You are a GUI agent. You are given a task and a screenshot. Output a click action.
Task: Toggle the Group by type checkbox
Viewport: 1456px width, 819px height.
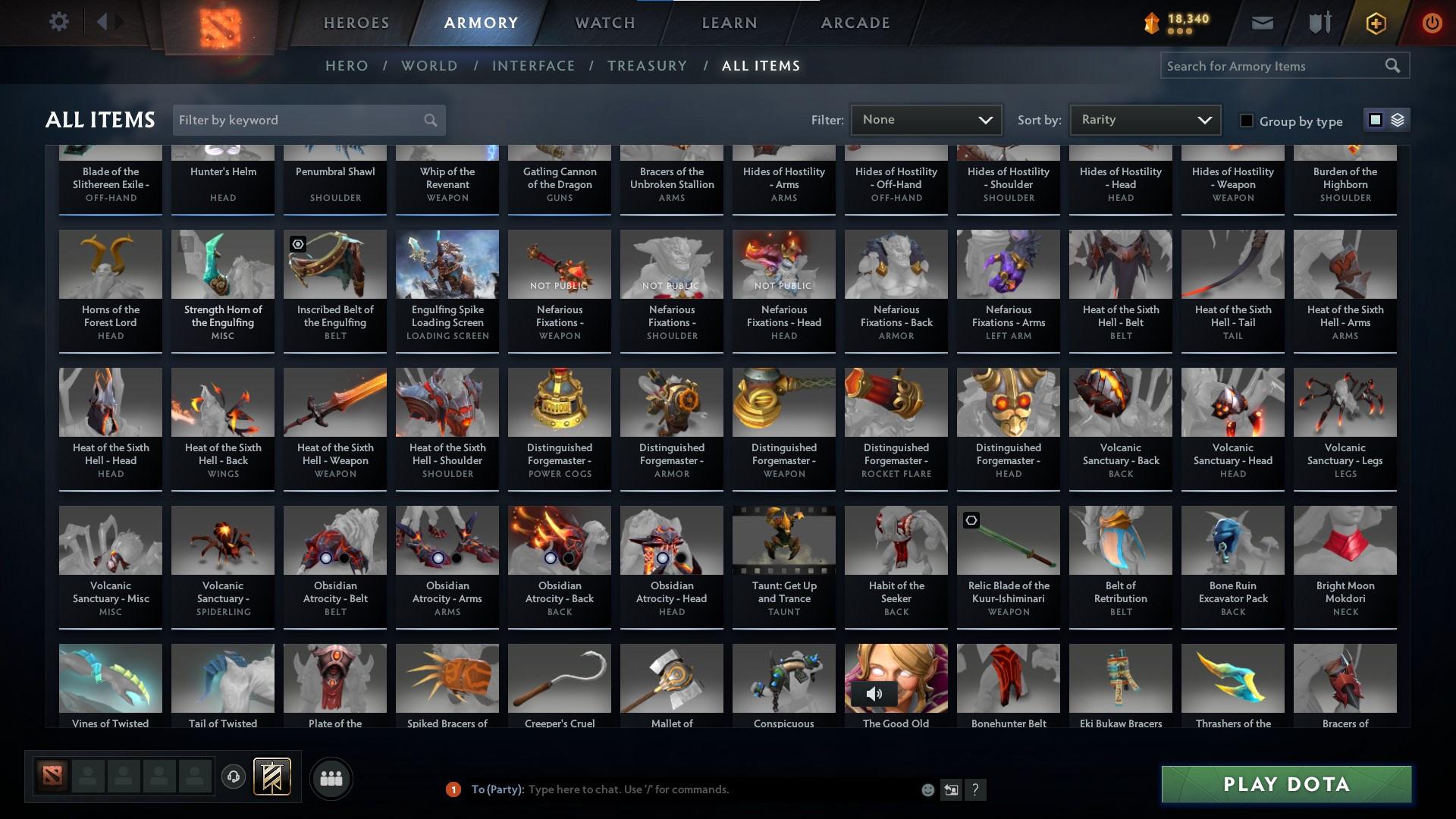pos(1246,120)
